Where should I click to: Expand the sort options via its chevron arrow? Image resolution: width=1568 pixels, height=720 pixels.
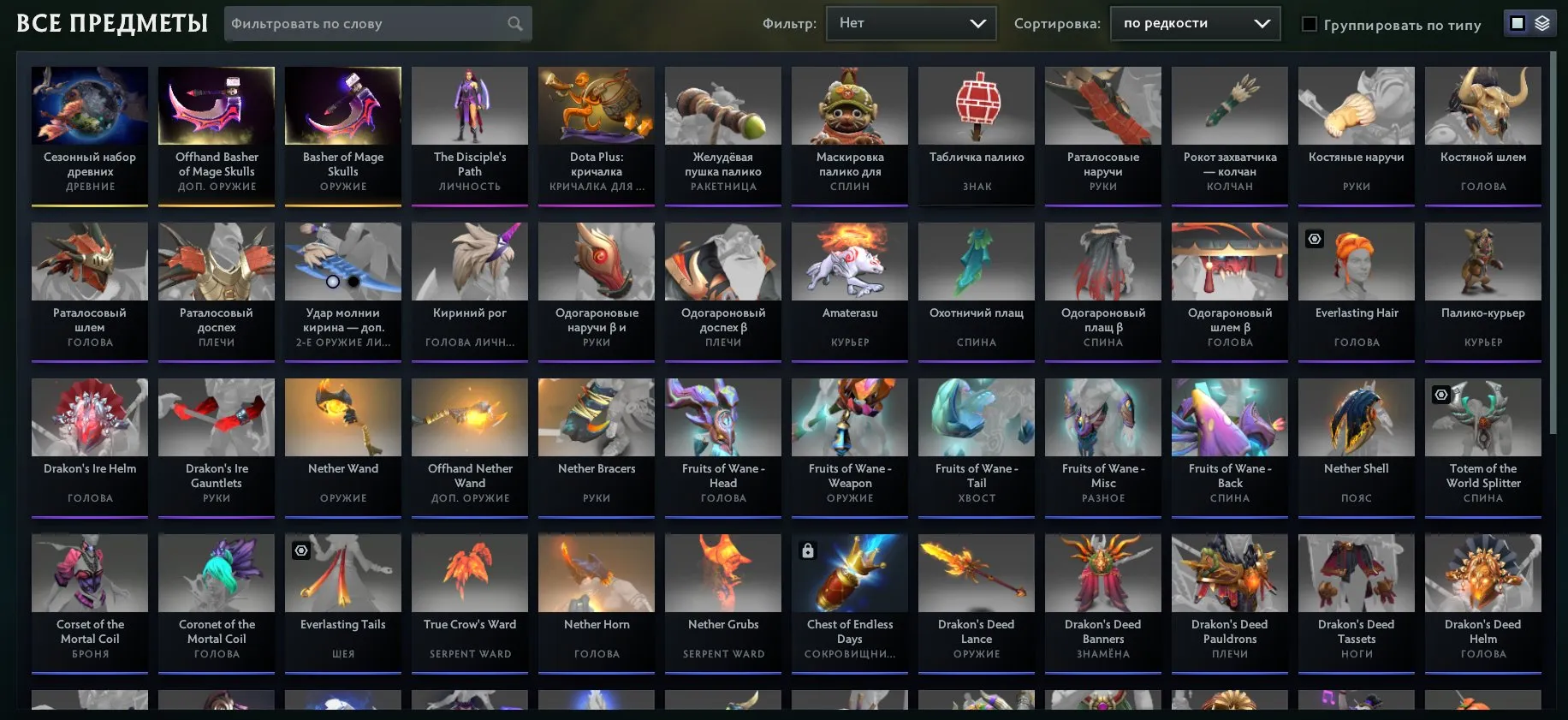(x=1262, y=23)
